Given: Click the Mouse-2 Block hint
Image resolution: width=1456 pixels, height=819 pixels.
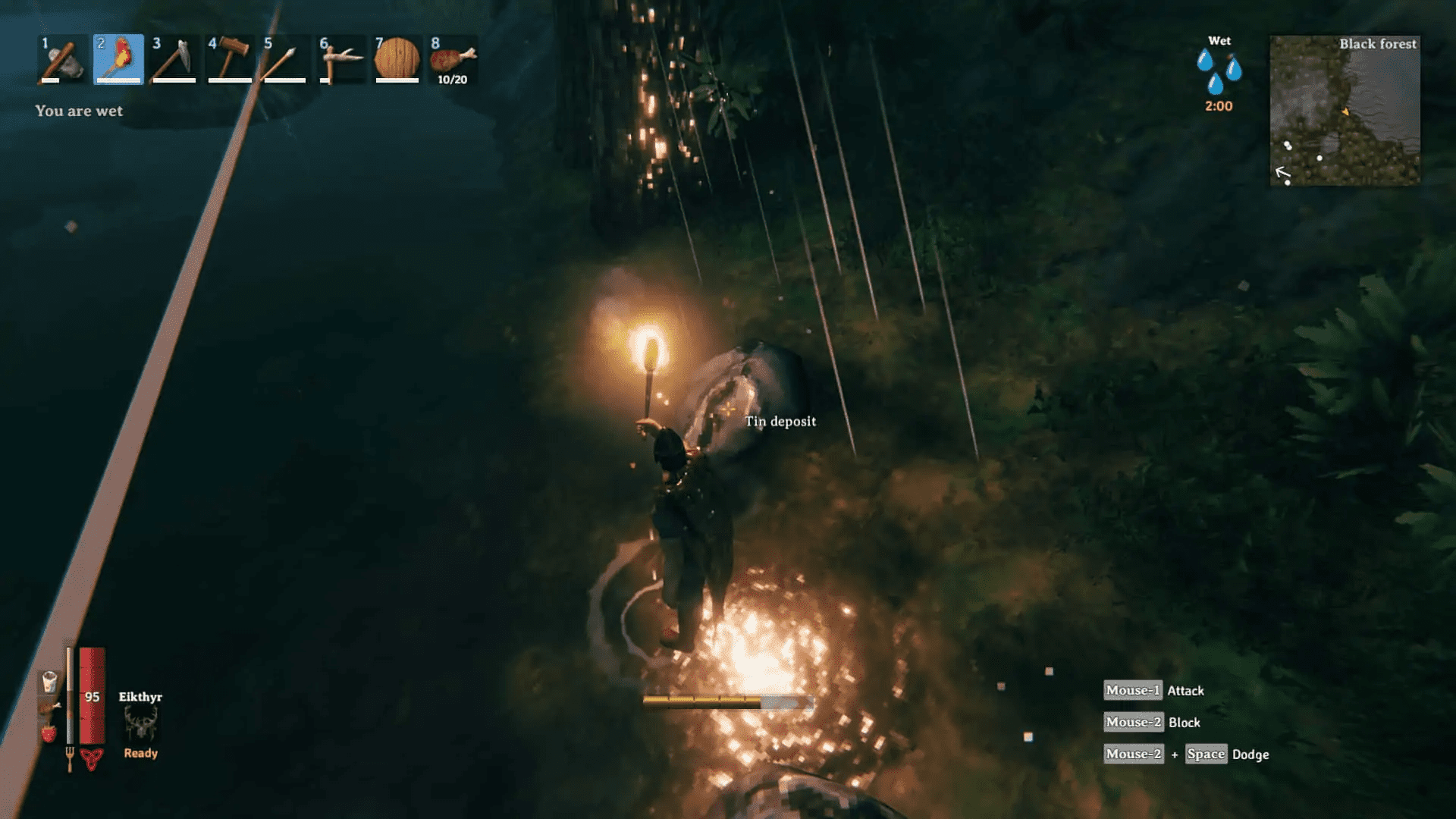Looking at the screenshot, I should coord(1151,722).
